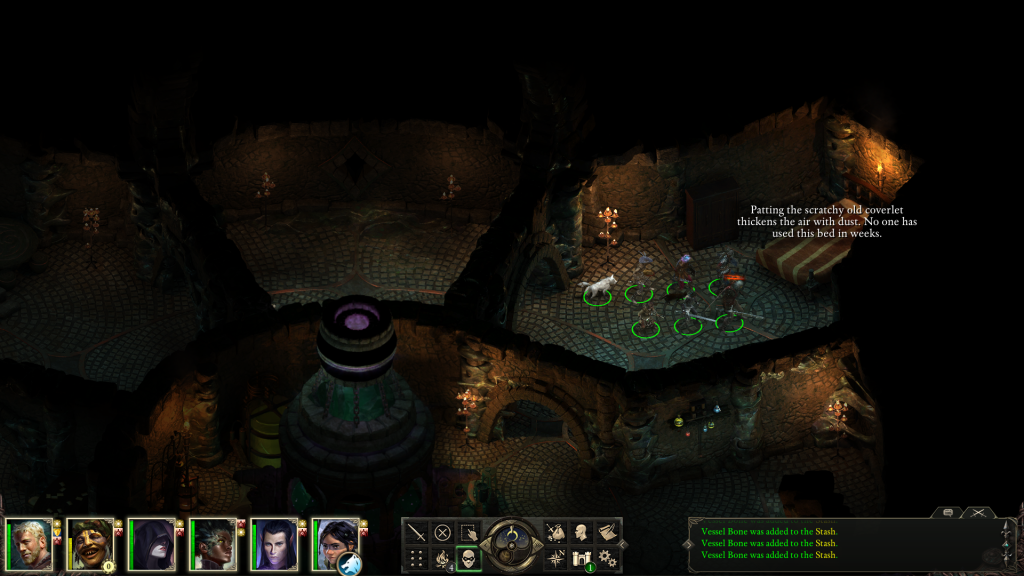Click the select-all party button

point(468,532)
